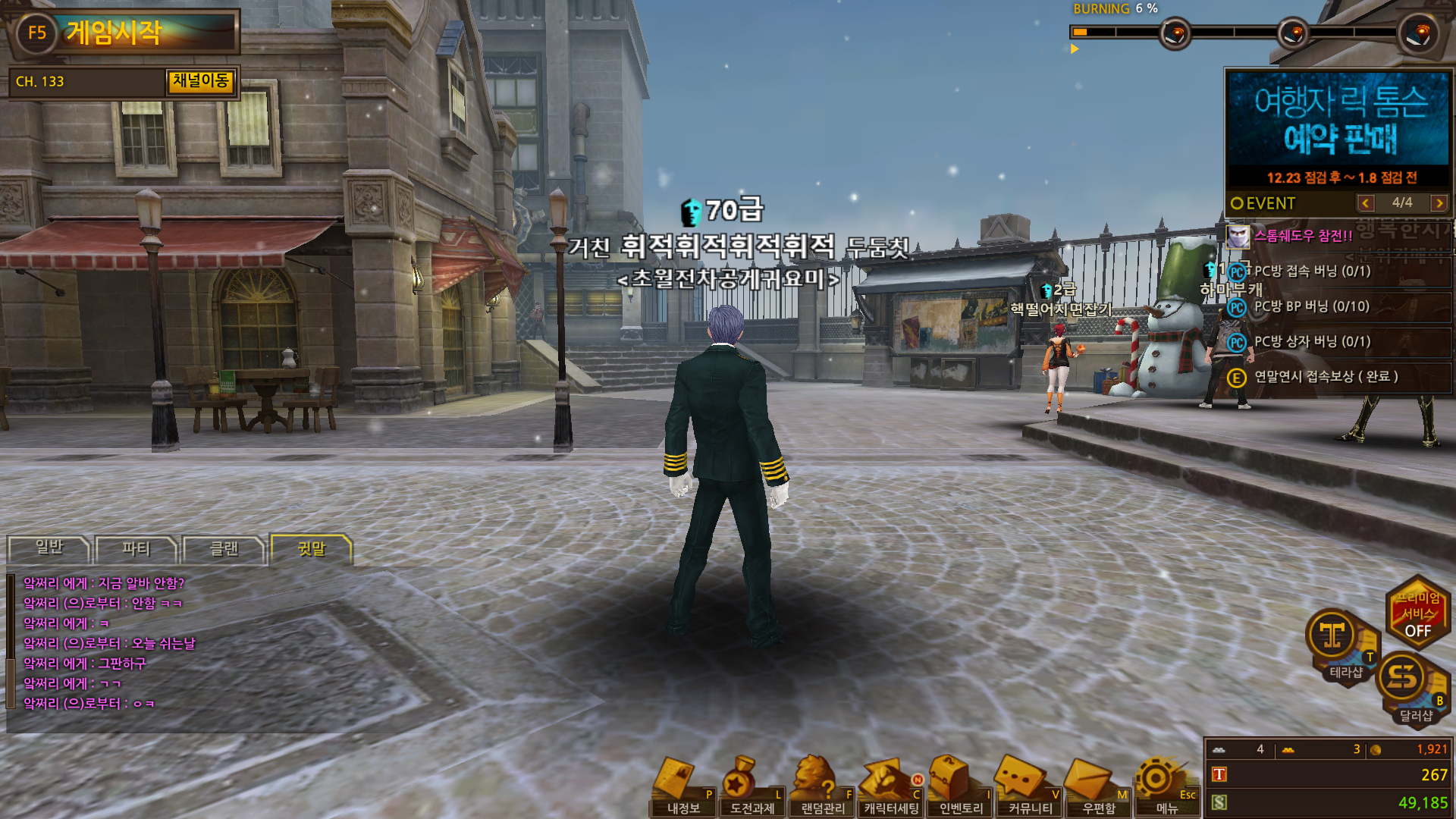
Task: Click the 채널이동 channel change button
Action: pos(201,81)
